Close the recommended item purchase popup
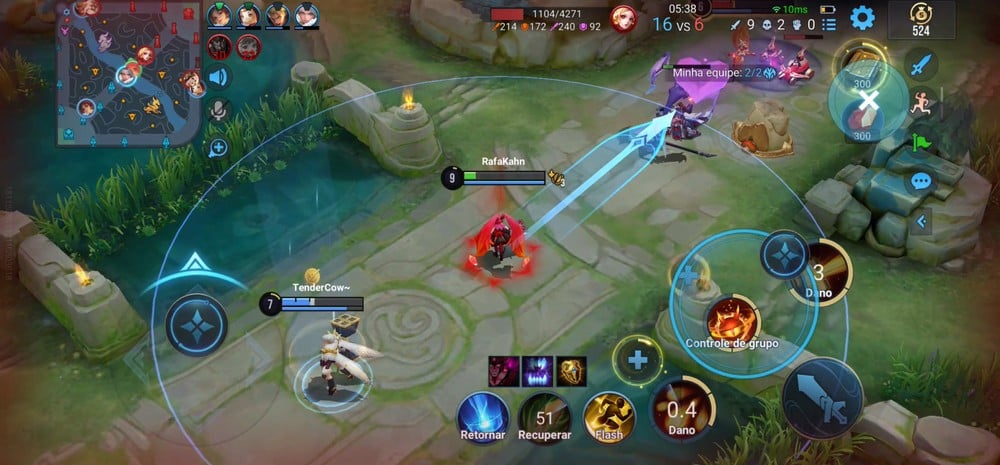 click(869, 100)
